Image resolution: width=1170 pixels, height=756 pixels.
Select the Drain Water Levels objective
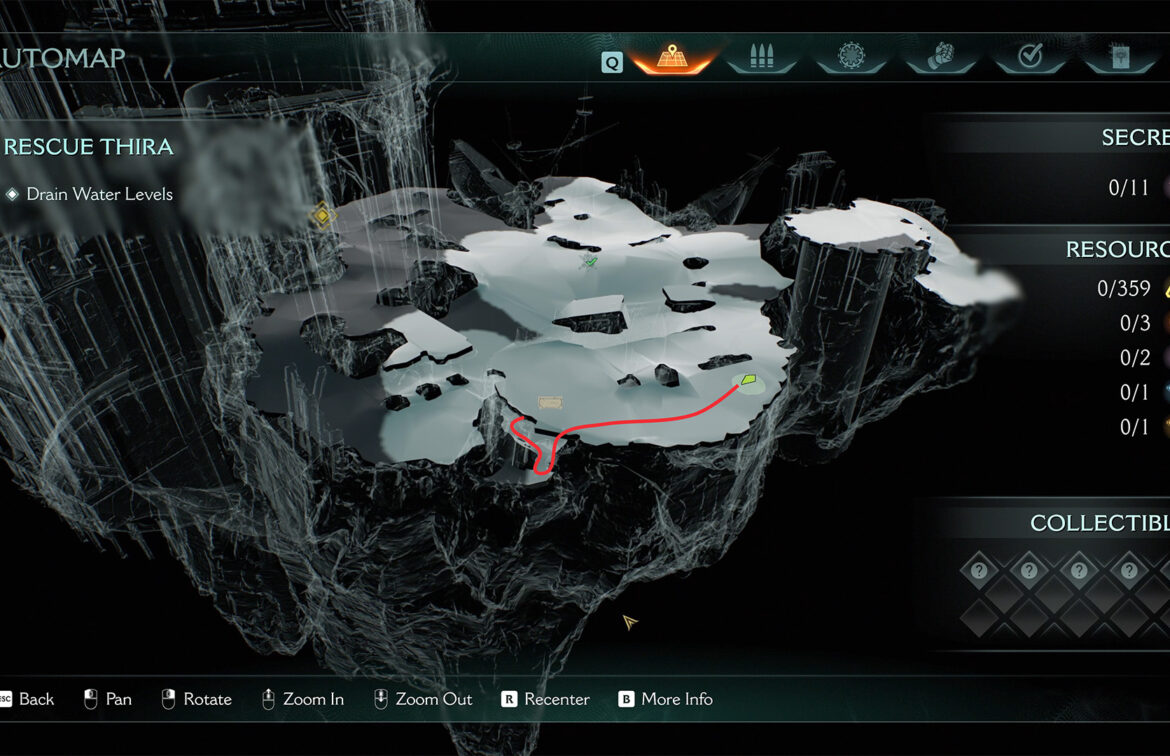point(99,194)
